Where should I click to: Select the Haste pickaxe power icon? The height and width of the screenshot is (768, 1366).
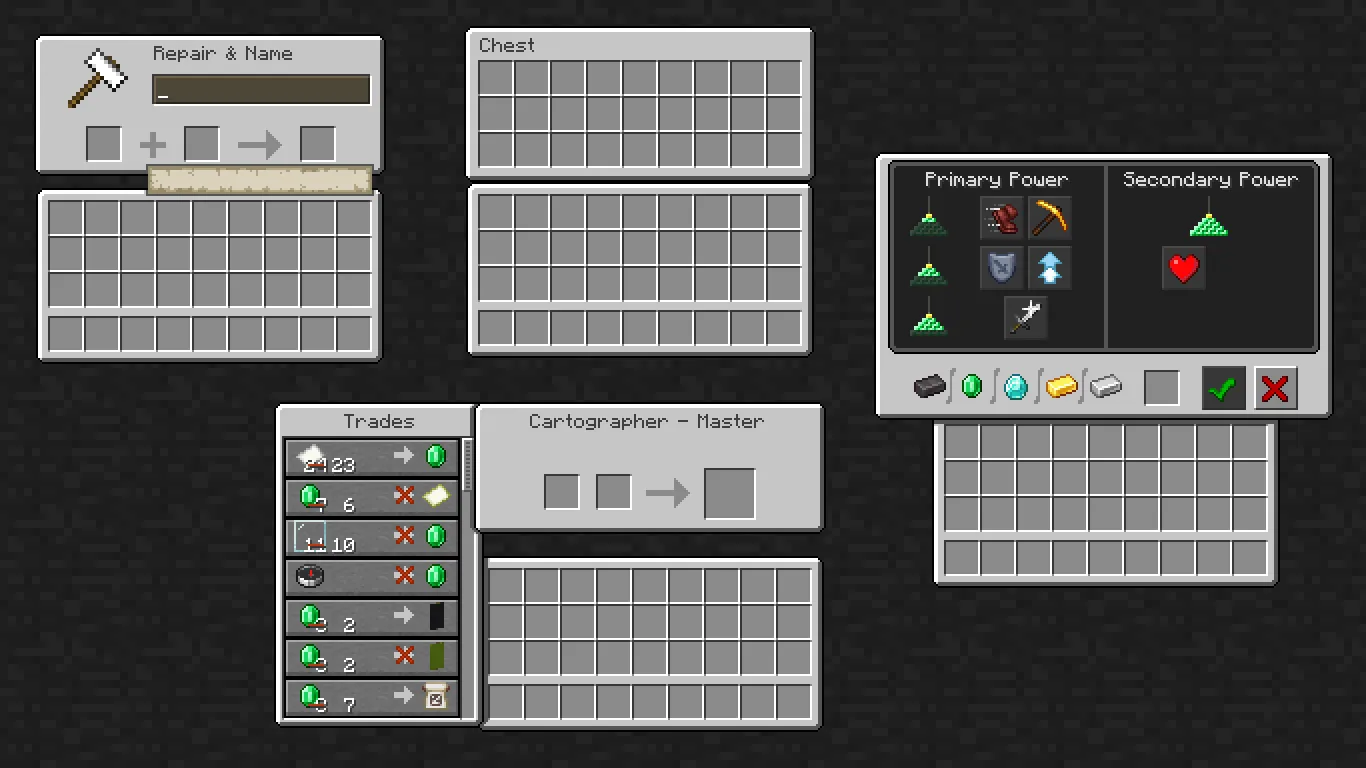[1049, 218]
